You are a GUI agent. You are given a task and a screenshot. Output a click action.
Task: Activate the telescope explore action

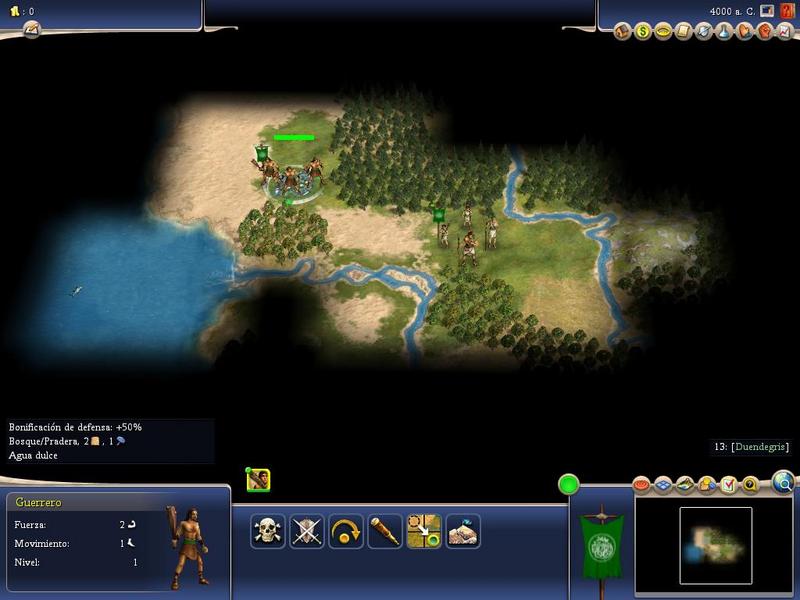pos(385,530)
